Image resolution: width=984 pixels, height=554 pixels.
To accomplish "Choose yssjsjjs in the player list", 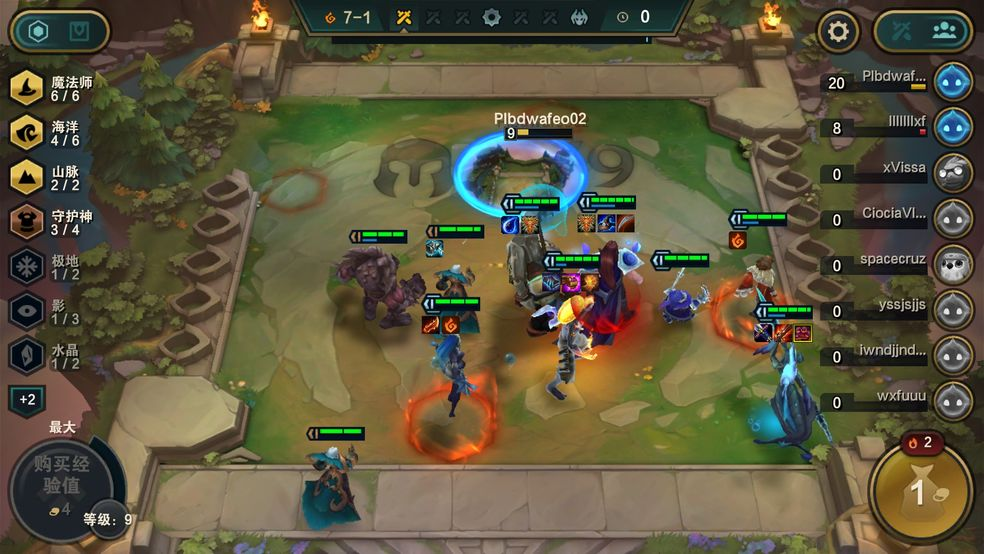I will 952,310.
